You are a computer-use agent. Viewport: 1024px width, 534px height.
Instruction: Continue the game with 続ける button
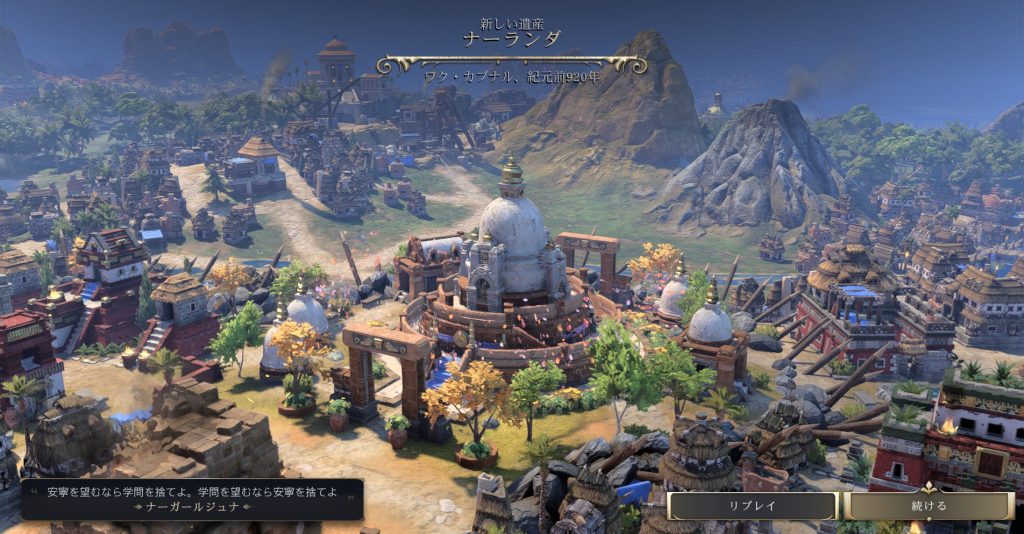pos(929,506)
